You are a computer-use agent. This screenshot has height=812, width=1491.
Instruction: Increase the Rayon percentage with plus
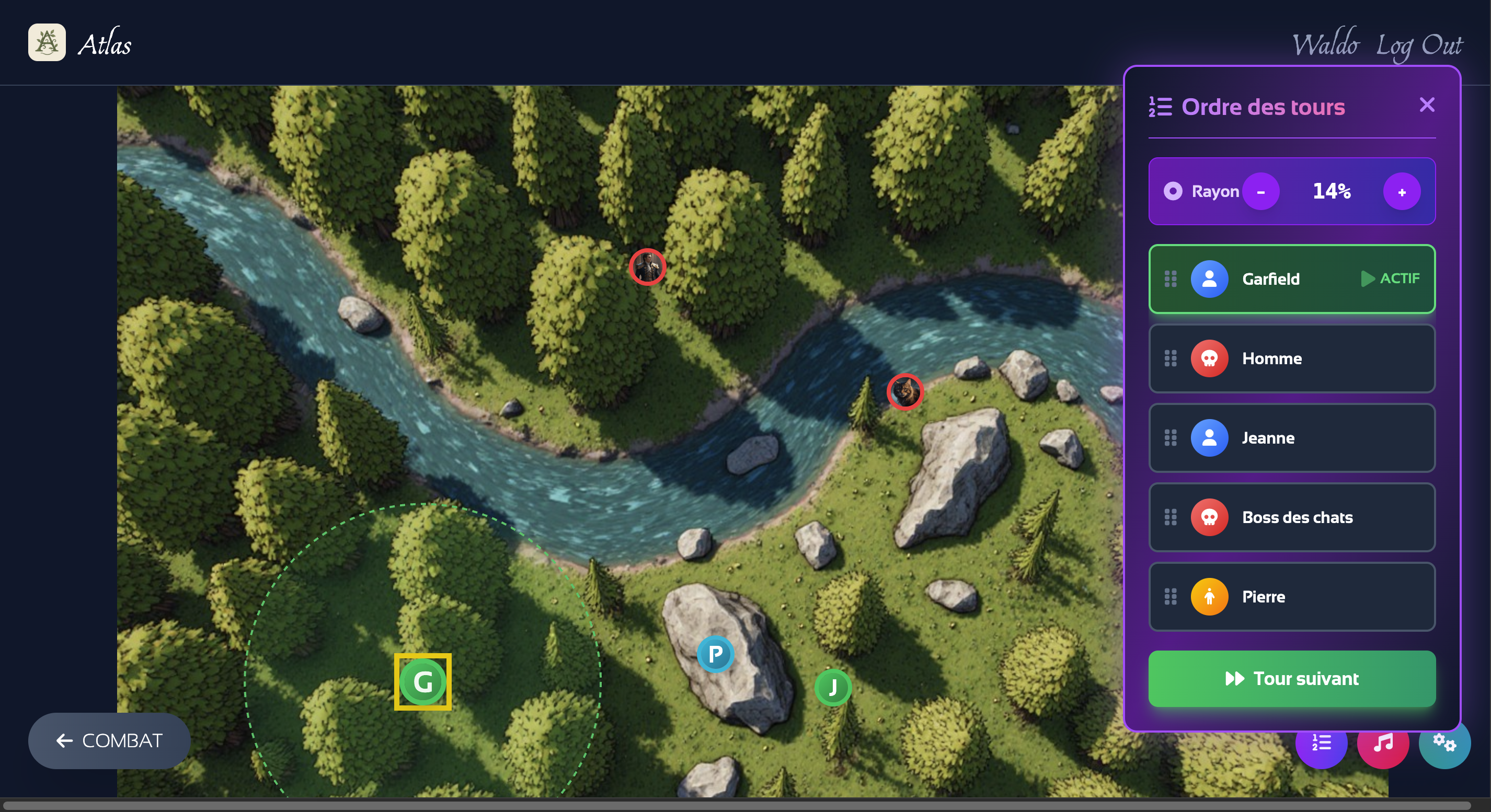pos(1401,191)
